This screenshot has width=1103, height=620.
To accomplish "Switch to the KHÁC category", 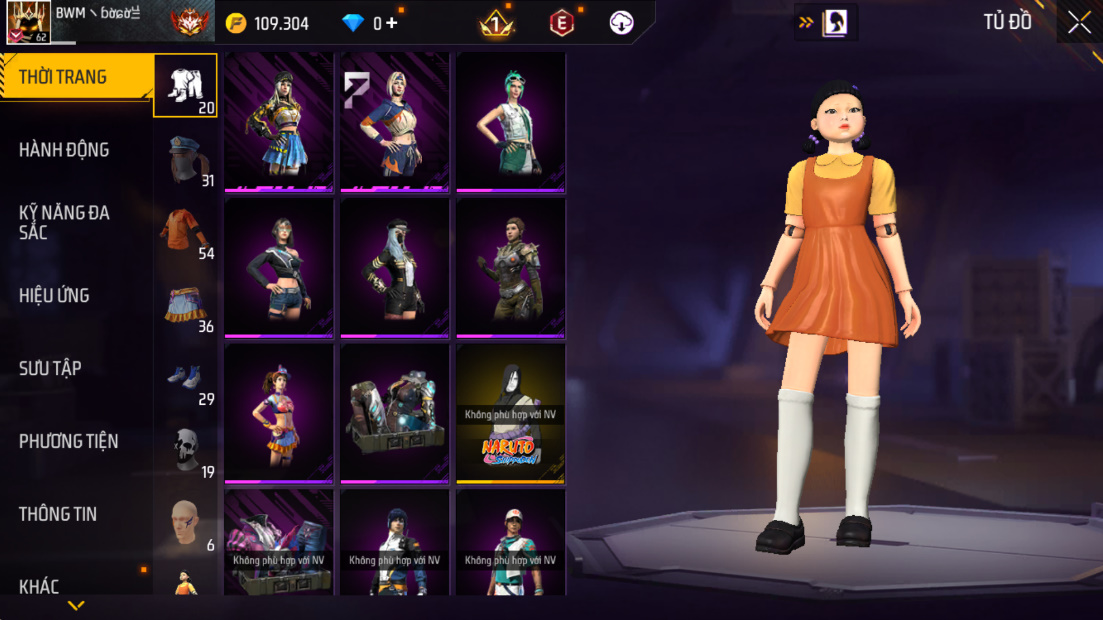I will [x=39, y=586].
